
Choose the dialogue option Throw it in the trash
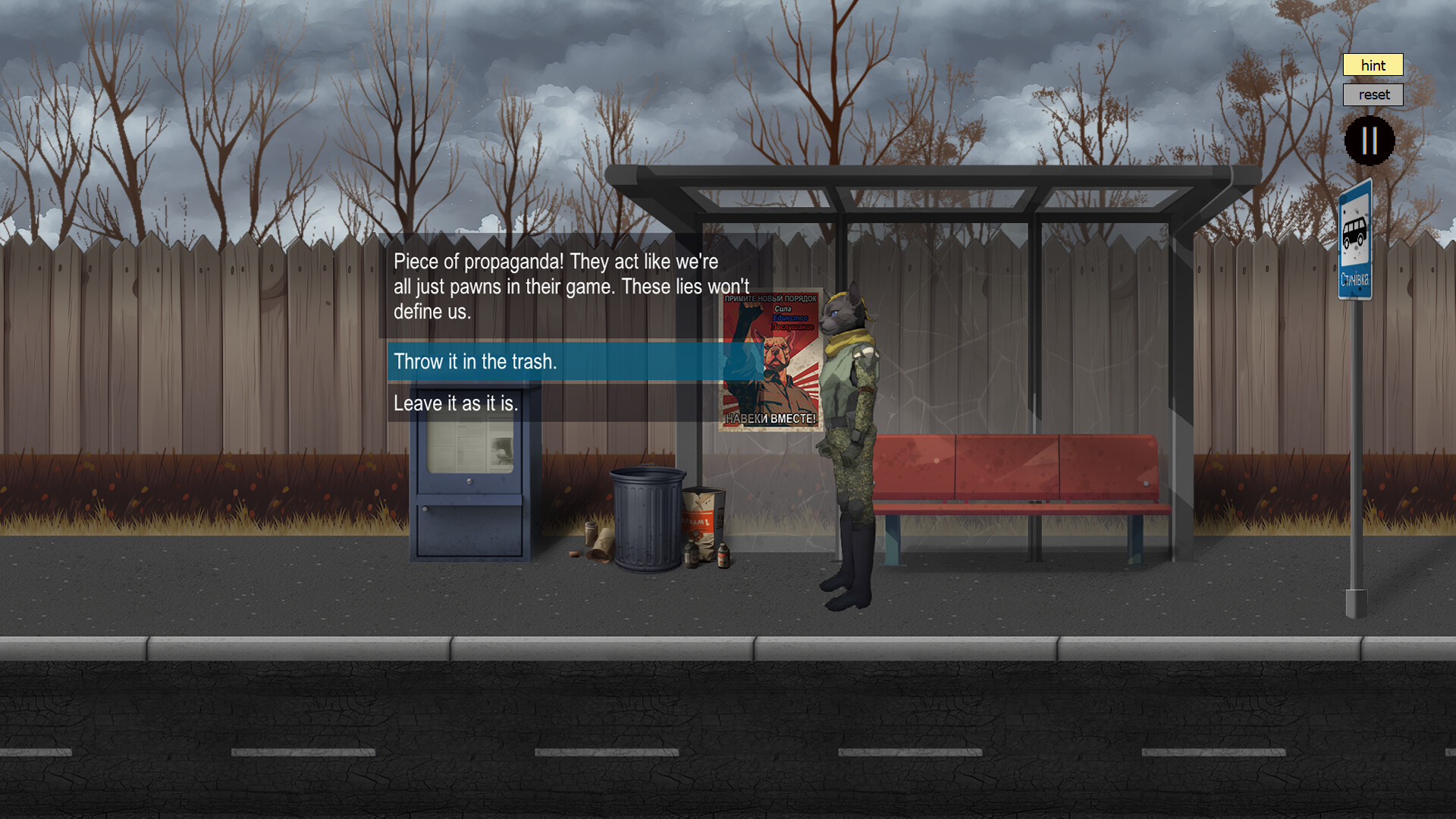475,362
